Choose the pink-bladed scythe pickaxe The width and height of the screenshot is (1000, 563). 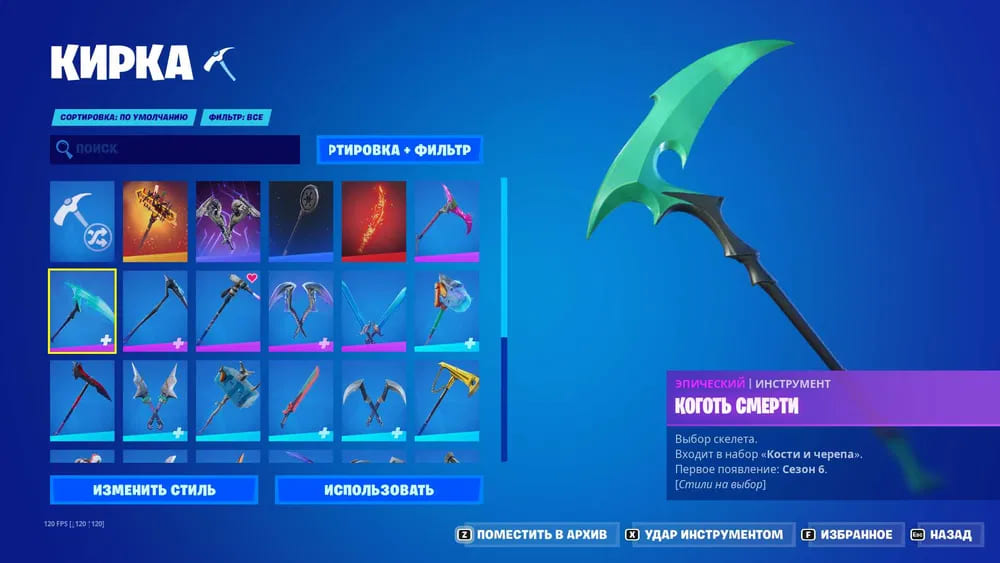[447, 221]
